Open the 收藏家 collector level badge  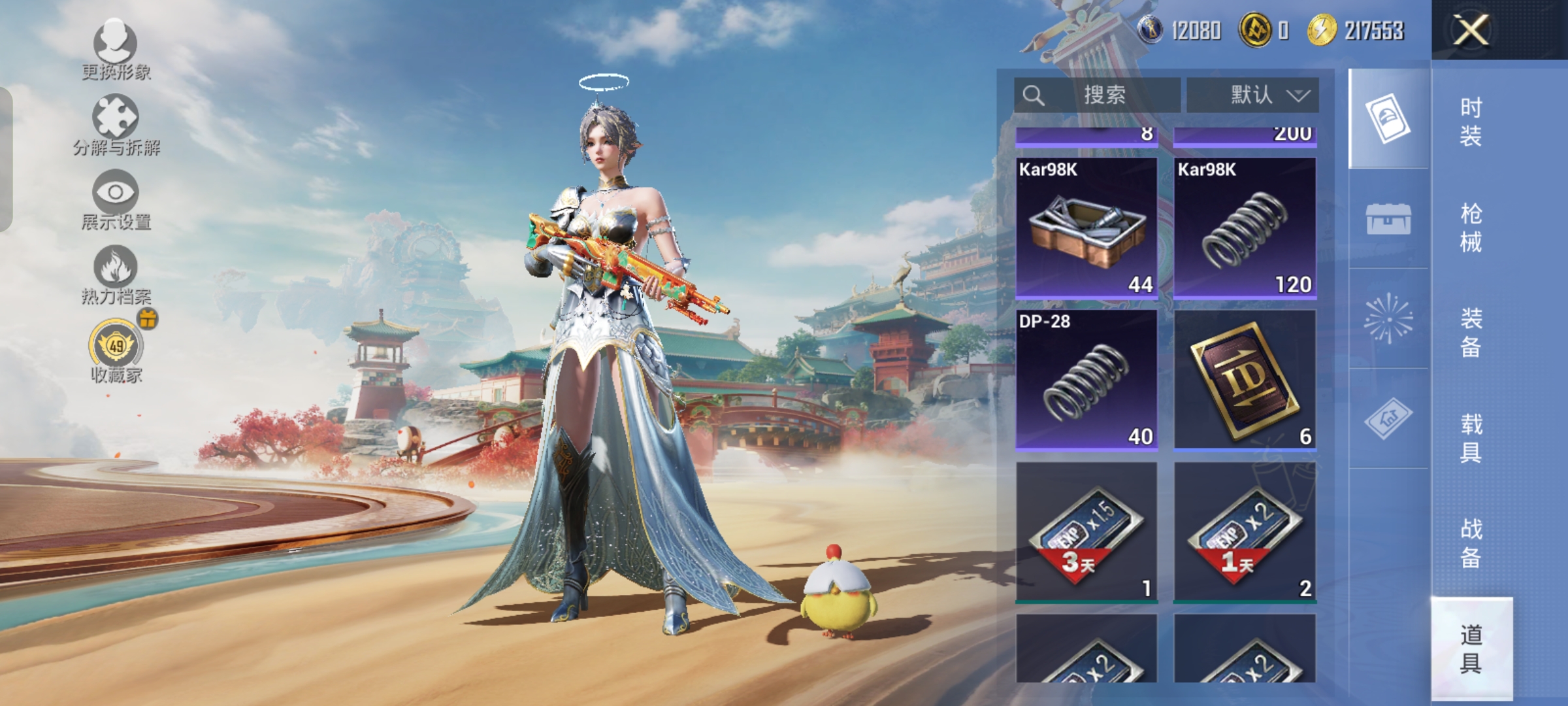116,350
